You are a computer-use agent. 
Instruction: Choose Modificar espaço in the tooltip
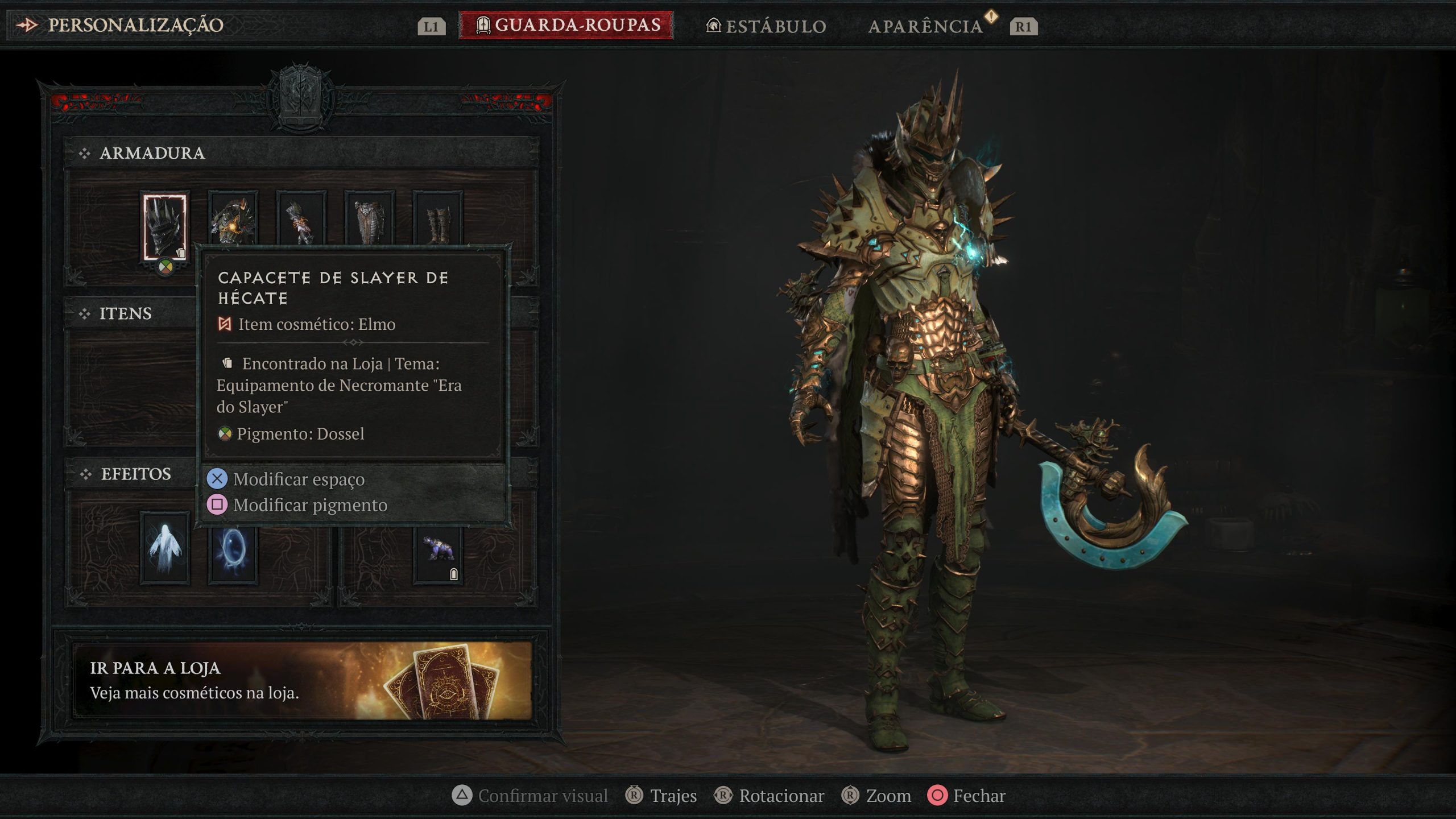pos(299,479)
